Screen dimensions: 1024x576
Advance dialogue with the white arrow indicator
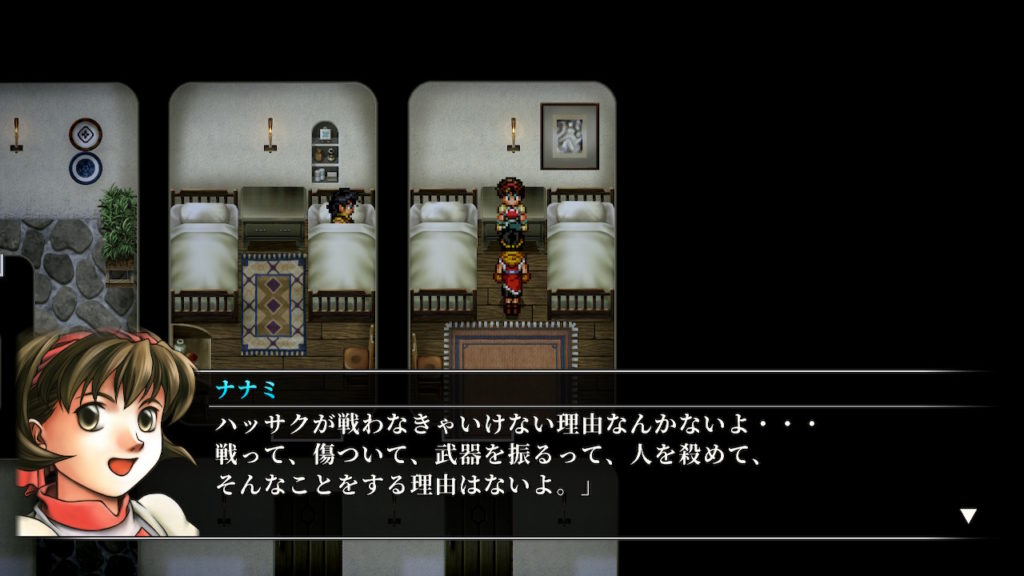[x=967, y=516]
